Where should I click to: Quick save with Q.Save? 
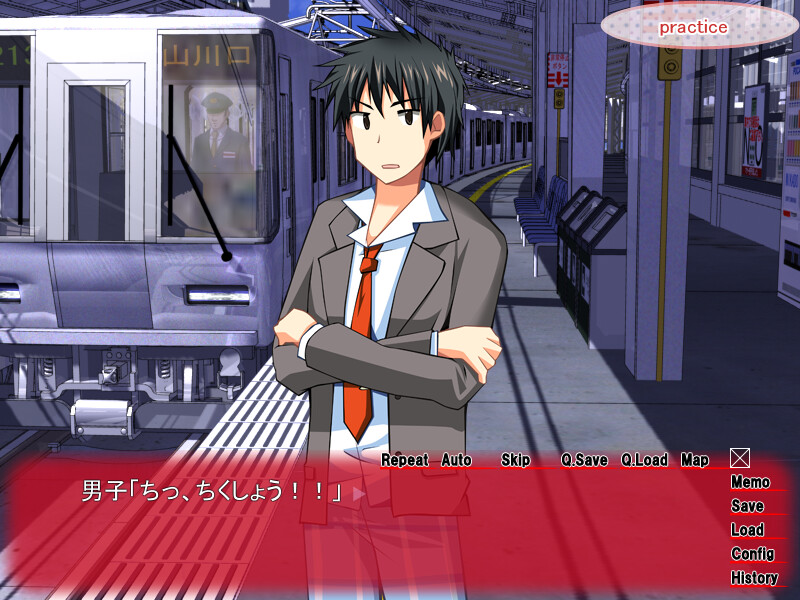583,460
